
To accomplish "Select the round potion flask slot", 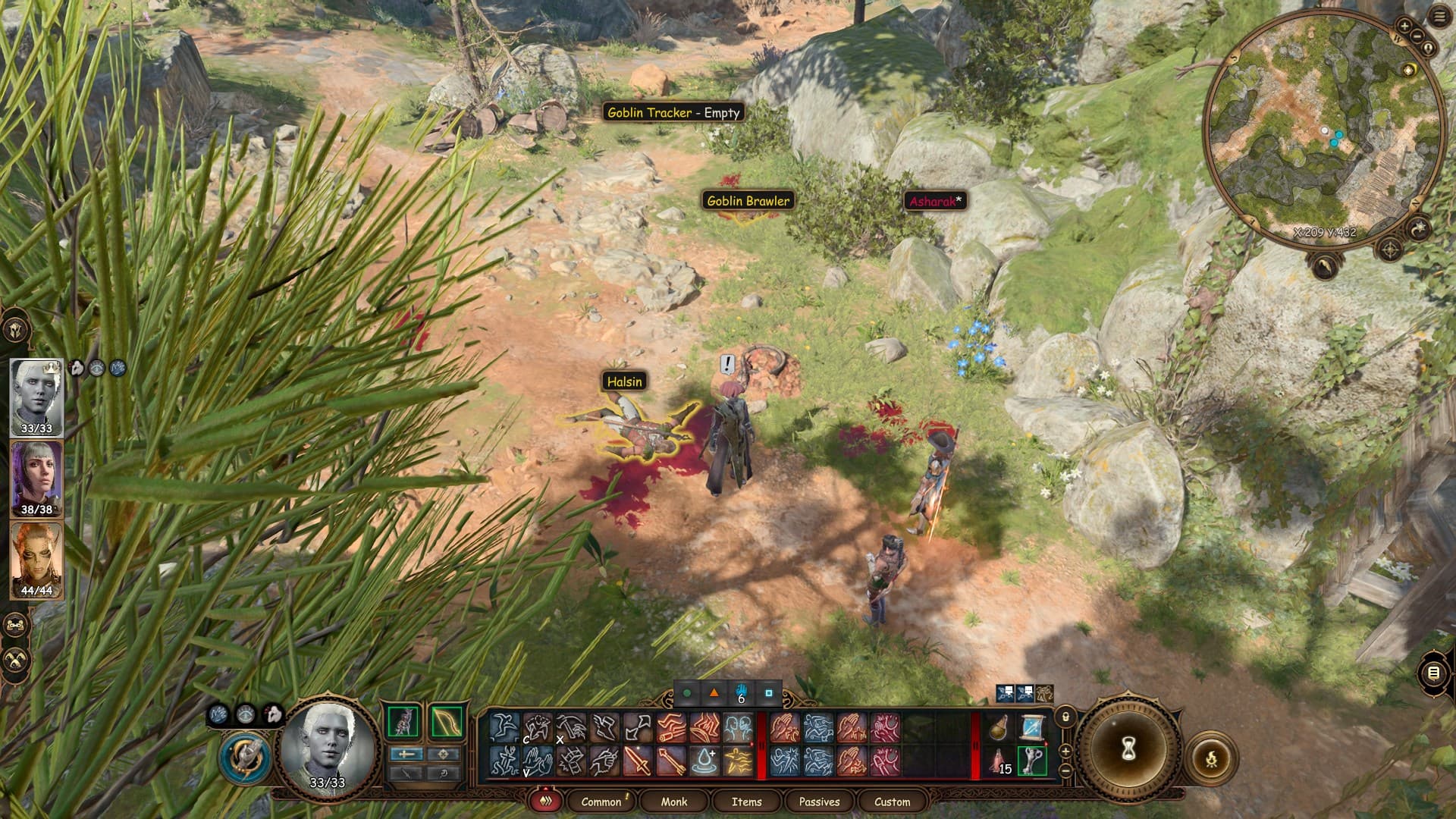I will pos(999,728).
